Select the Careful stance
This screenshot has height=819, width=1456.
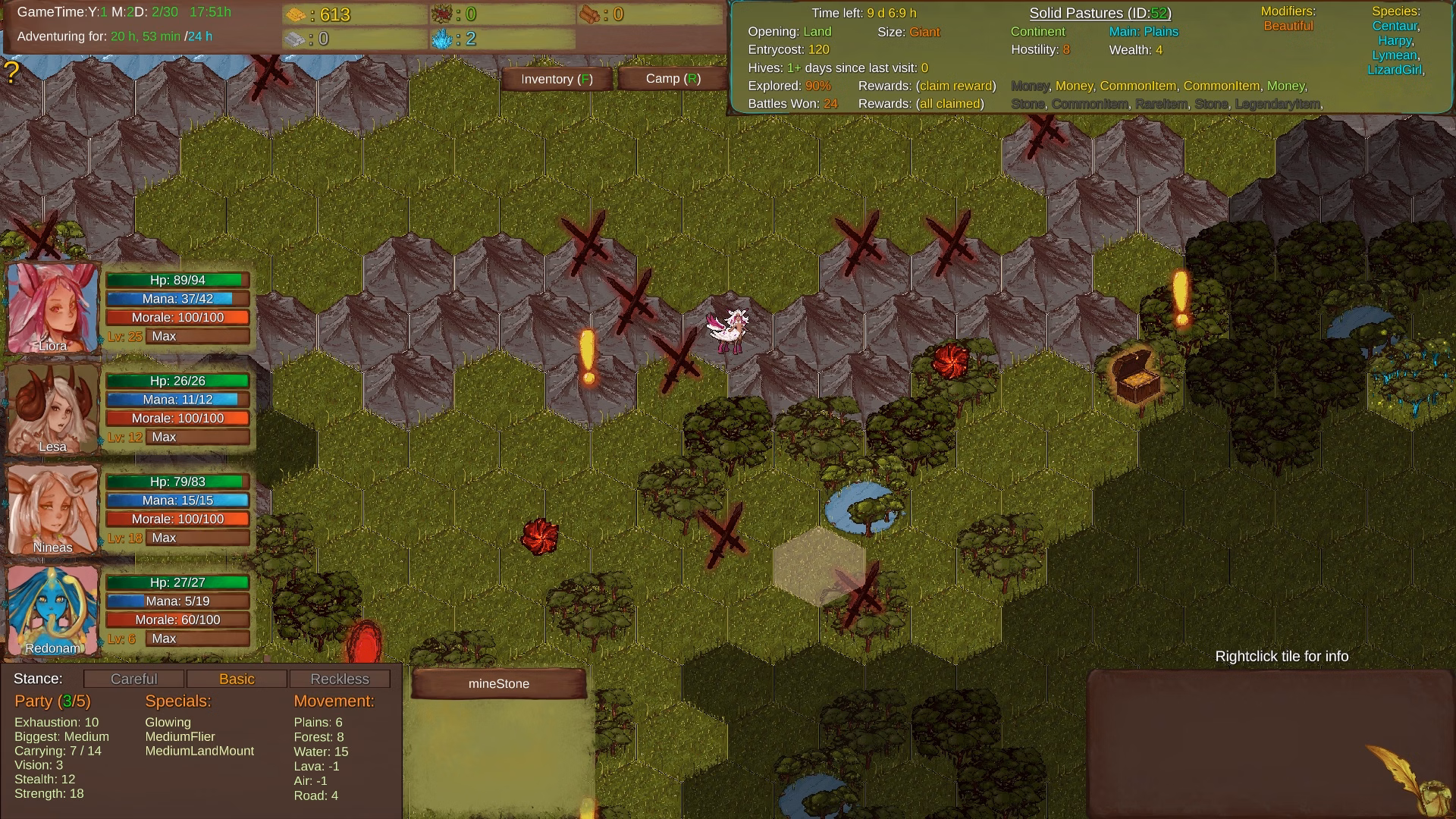click(x=134, y=679)
